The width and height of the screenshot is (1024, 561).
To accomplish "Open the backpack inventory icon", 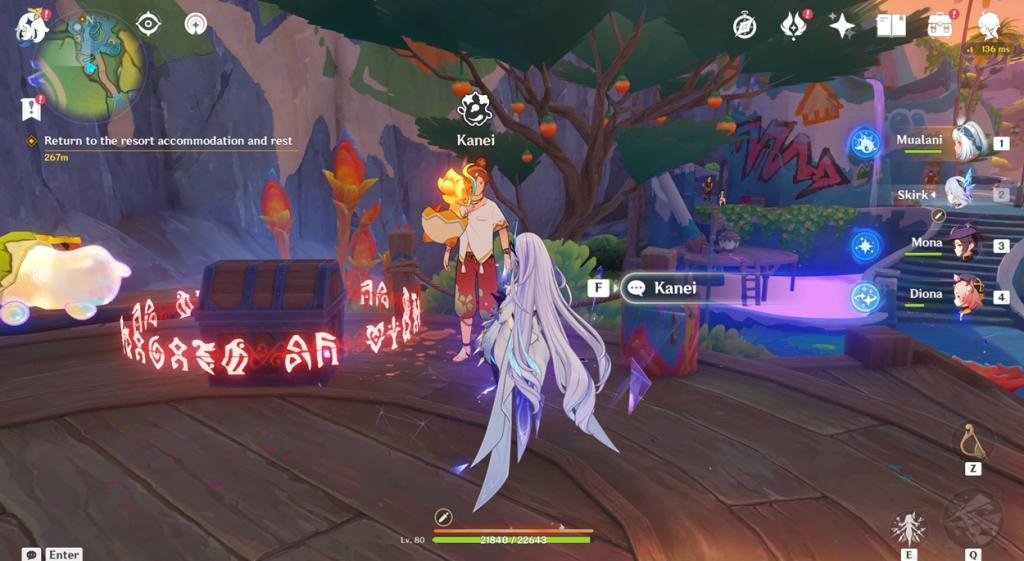I will coord(939,26).
